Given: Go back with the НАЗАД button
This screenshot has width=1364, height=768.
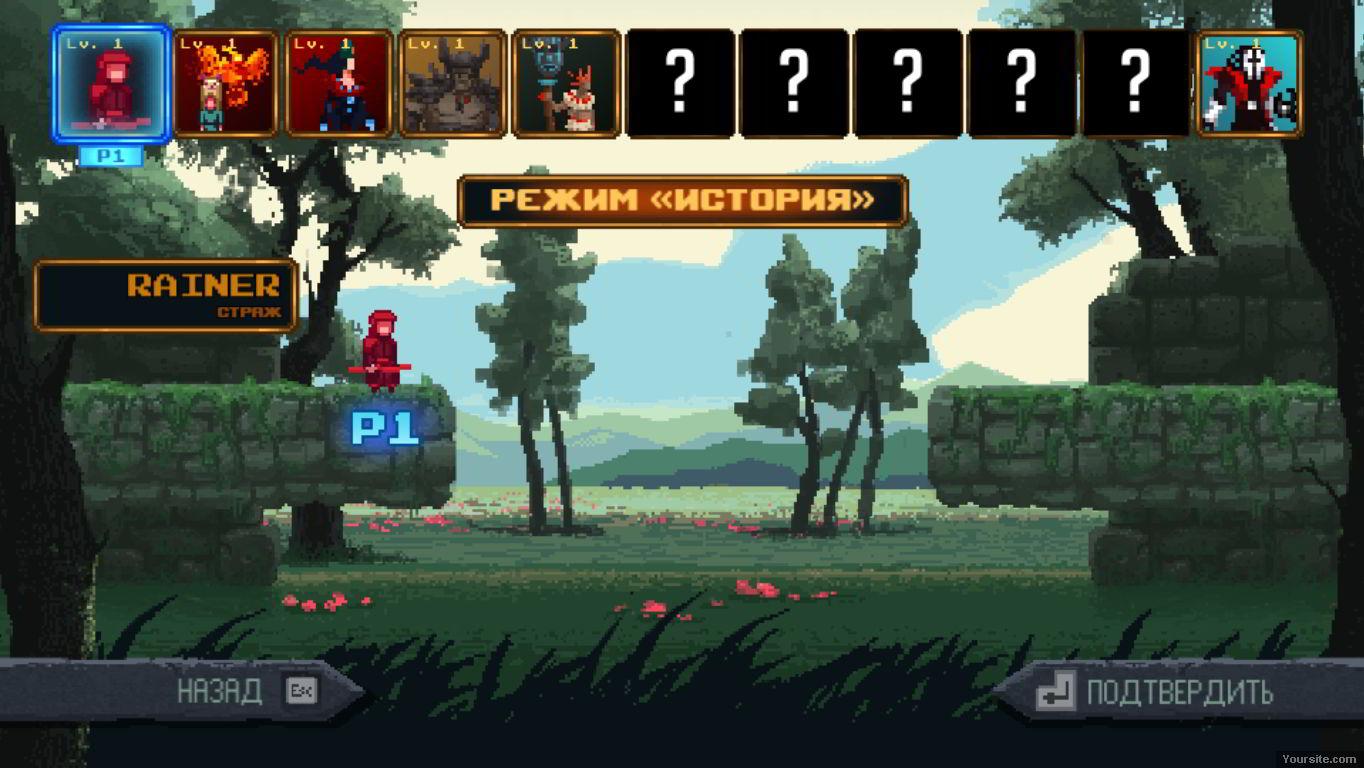Looking at the screenshot, I should [220, 691].
